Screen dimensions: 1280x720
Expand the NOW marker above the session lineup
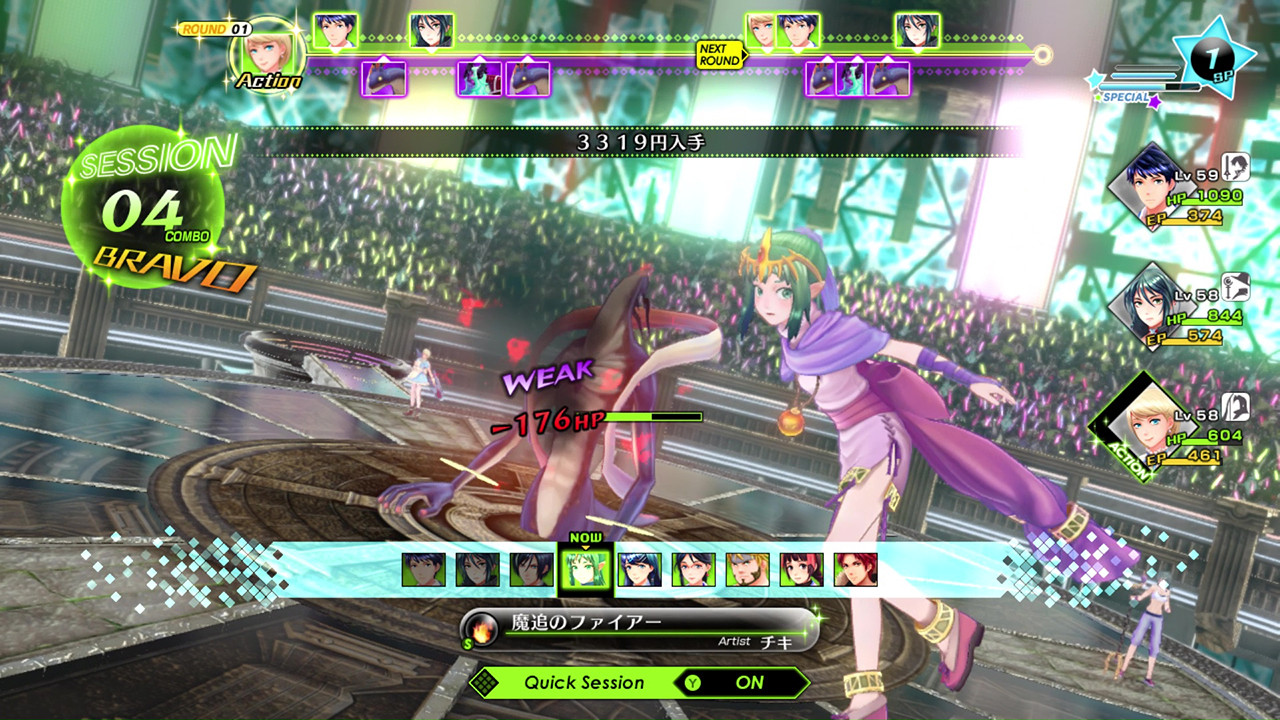click(x=586, y=536)
